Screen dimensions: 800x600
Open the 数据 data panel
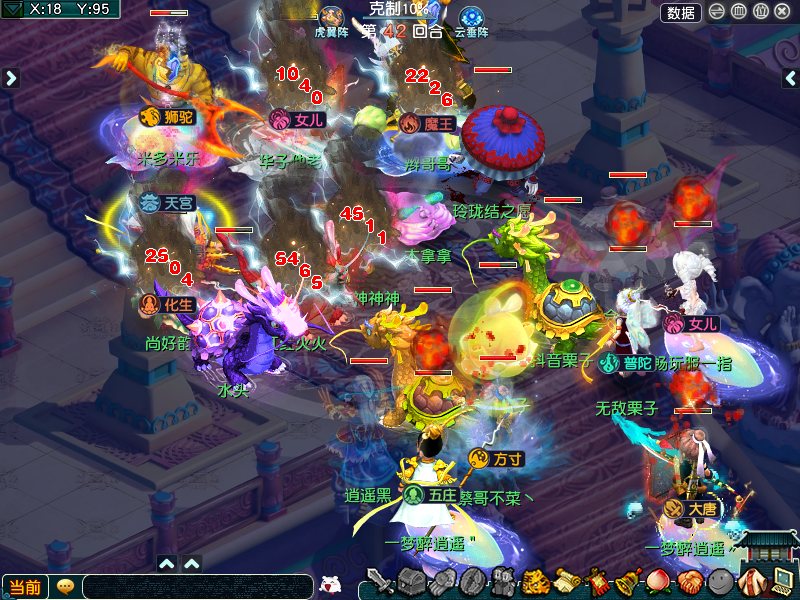tap(681, 12)
